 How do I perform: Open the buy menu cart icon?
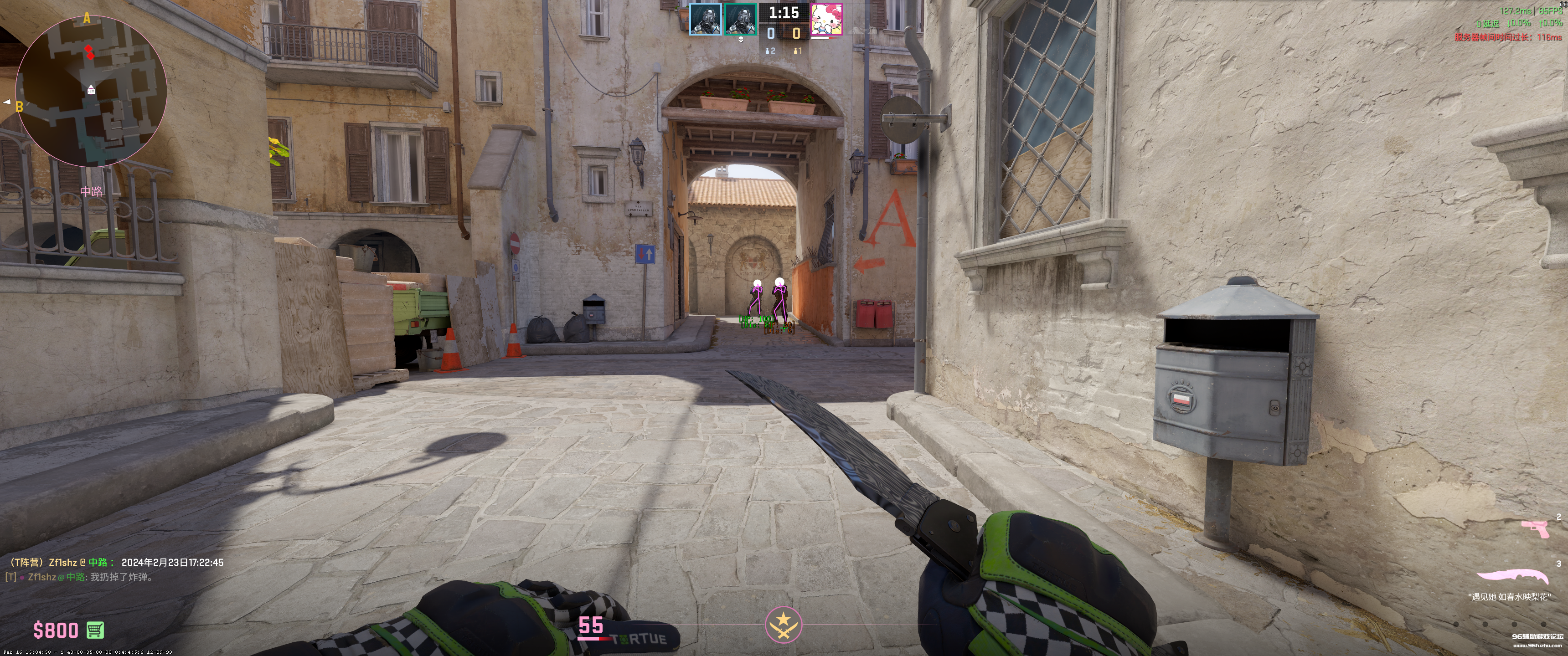(95, 630)
